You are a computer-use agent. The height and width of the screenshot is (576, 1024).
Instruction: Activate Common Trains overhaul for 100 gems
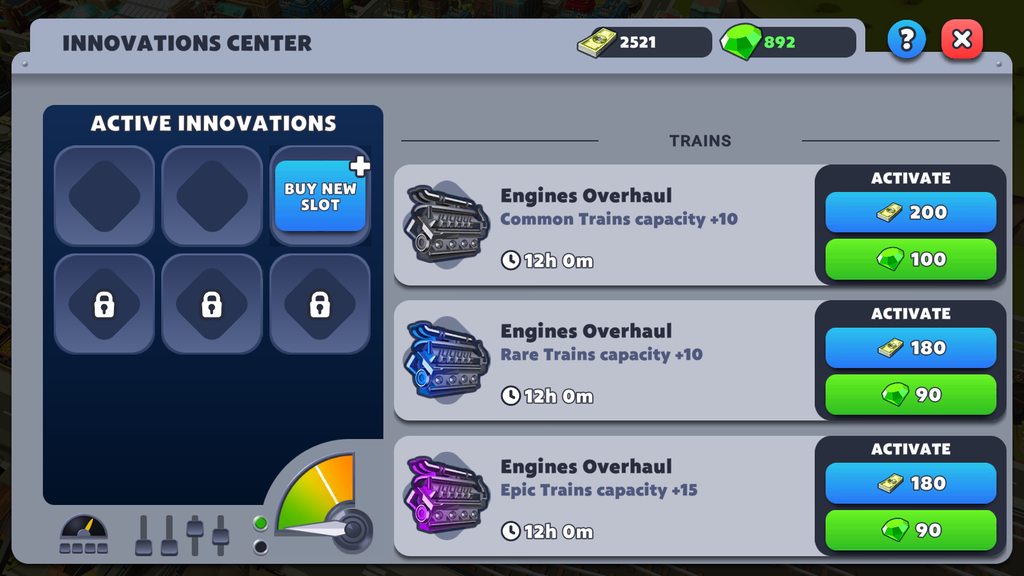(x=910, y=259)
